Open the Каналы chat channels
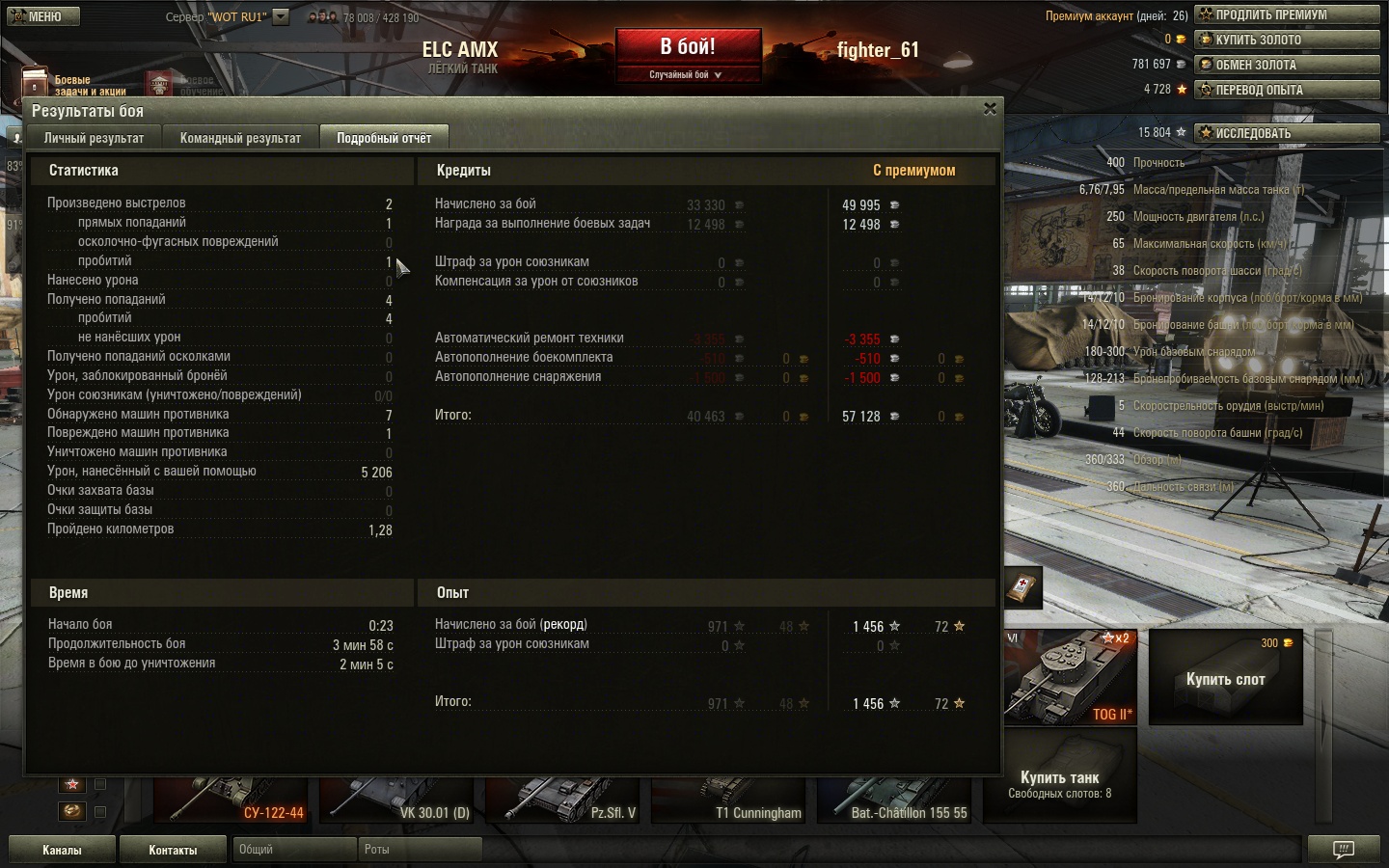Image resolution: width=1389 pixels, height=868 pixels. click(x=62, y=850)
